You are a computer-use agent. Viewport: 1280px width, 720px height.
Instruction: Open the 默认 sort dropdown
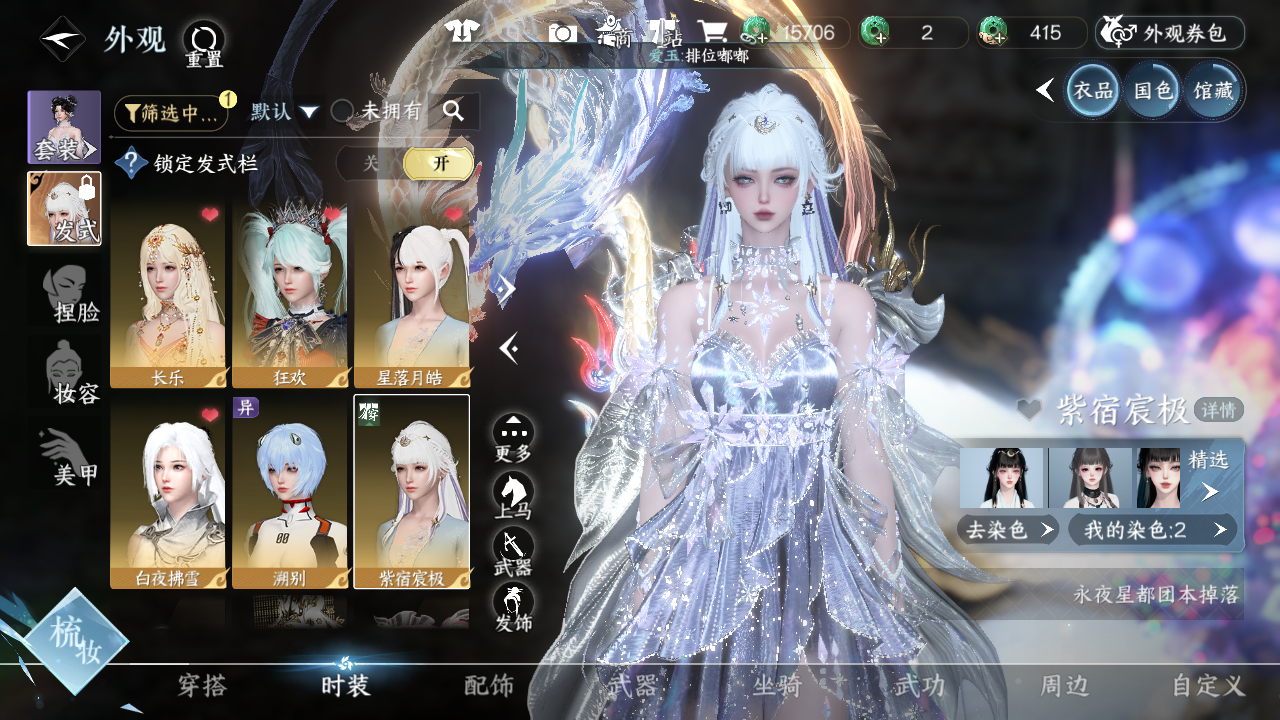(284, 112)
